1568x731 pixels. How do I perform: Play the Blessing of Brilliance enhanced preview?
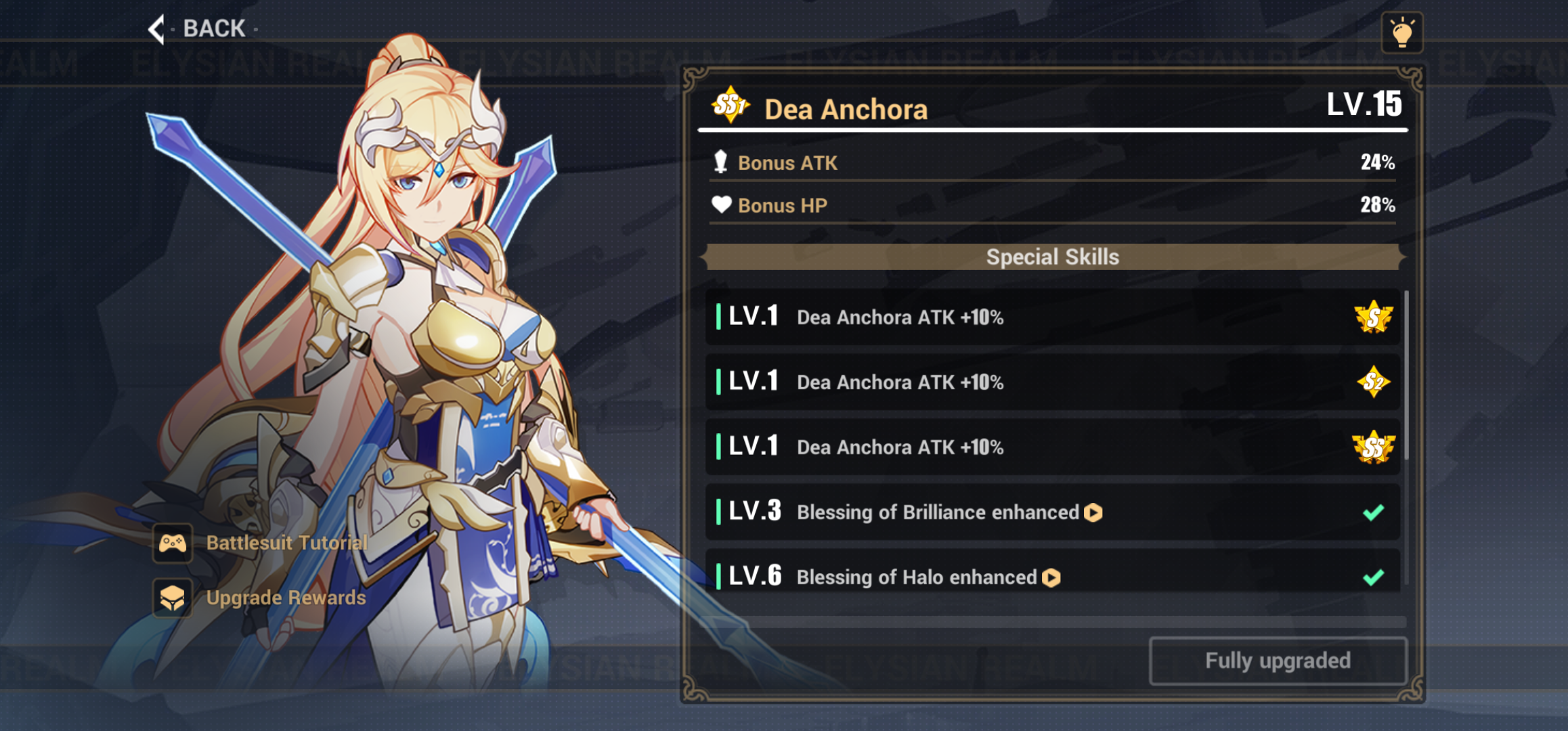click(1095, 512)
